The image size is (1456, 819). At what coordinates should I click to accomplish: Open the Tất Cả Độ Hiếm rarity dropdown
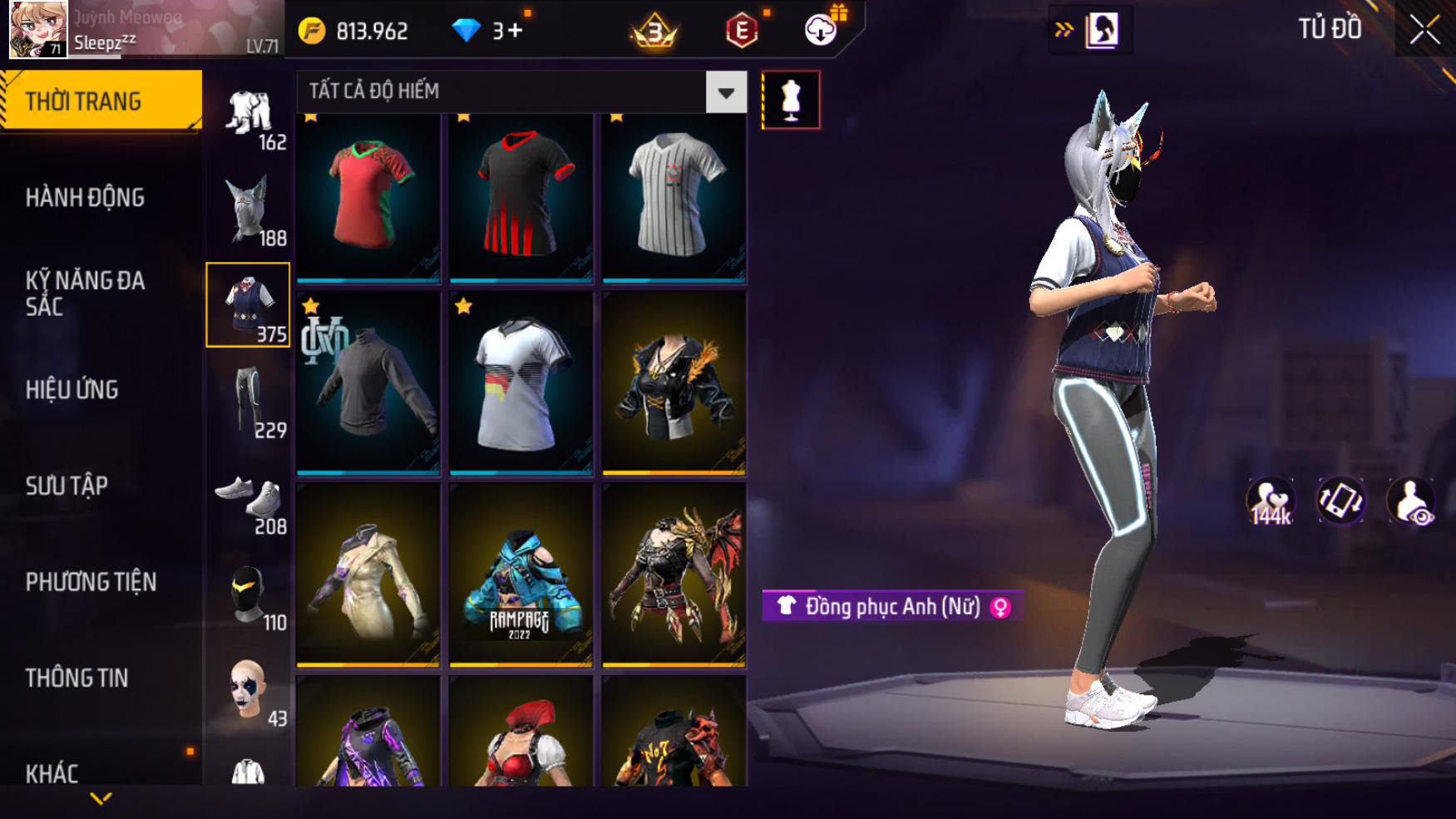726,92
